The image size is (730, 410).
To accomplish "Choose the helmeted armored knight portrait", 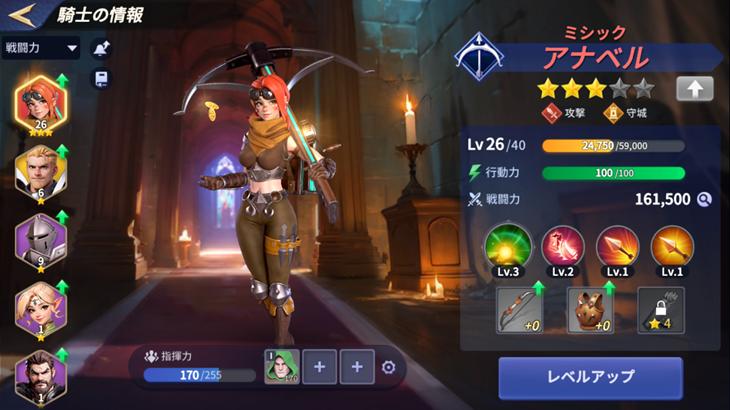I will click(41, 243).
